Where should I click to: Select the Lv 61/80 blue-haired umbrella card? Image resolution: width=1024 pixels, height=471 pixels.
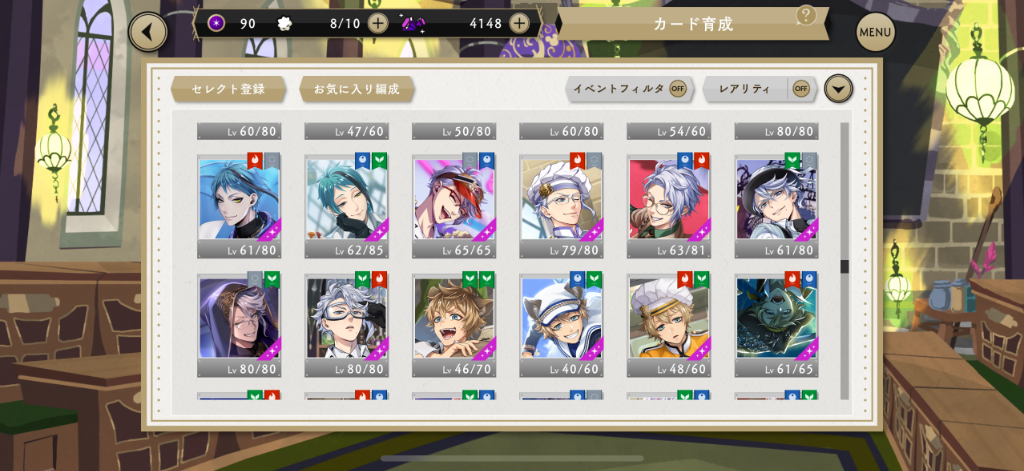pyautogui.click(x=239, y=204)
